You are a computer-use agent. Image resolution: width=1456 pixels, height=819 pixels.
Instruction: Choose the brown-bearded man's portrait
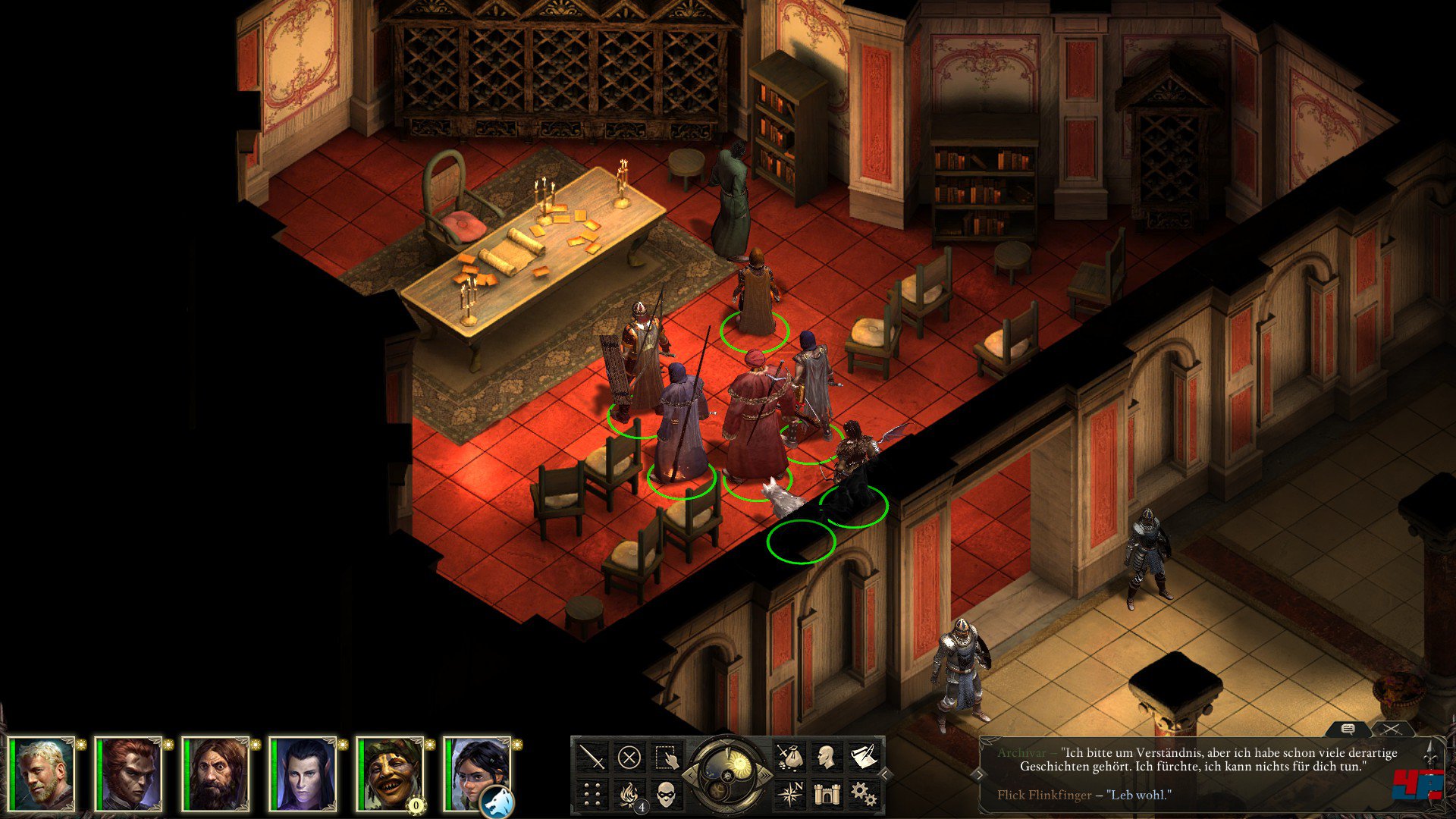[218, 773]
